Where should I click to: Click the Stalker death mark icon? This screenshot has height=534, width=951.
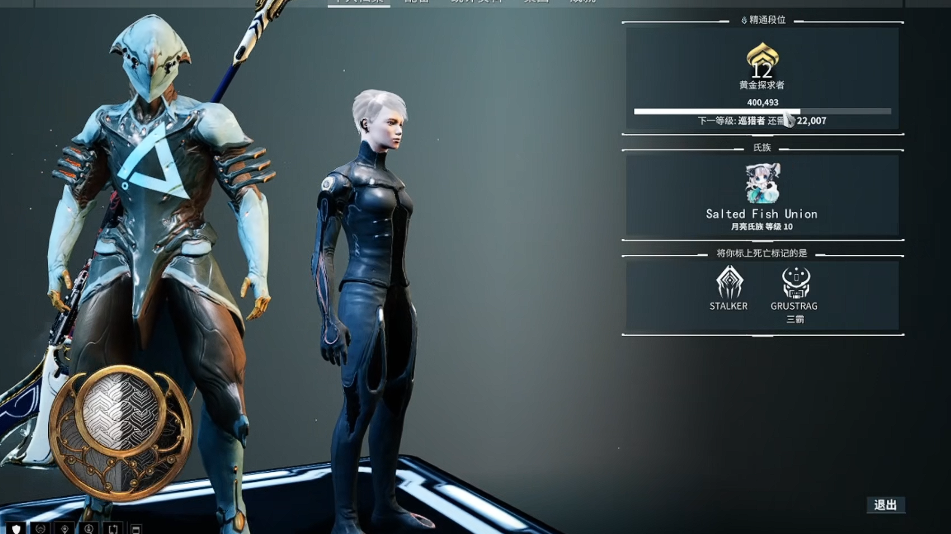point(729,283)
